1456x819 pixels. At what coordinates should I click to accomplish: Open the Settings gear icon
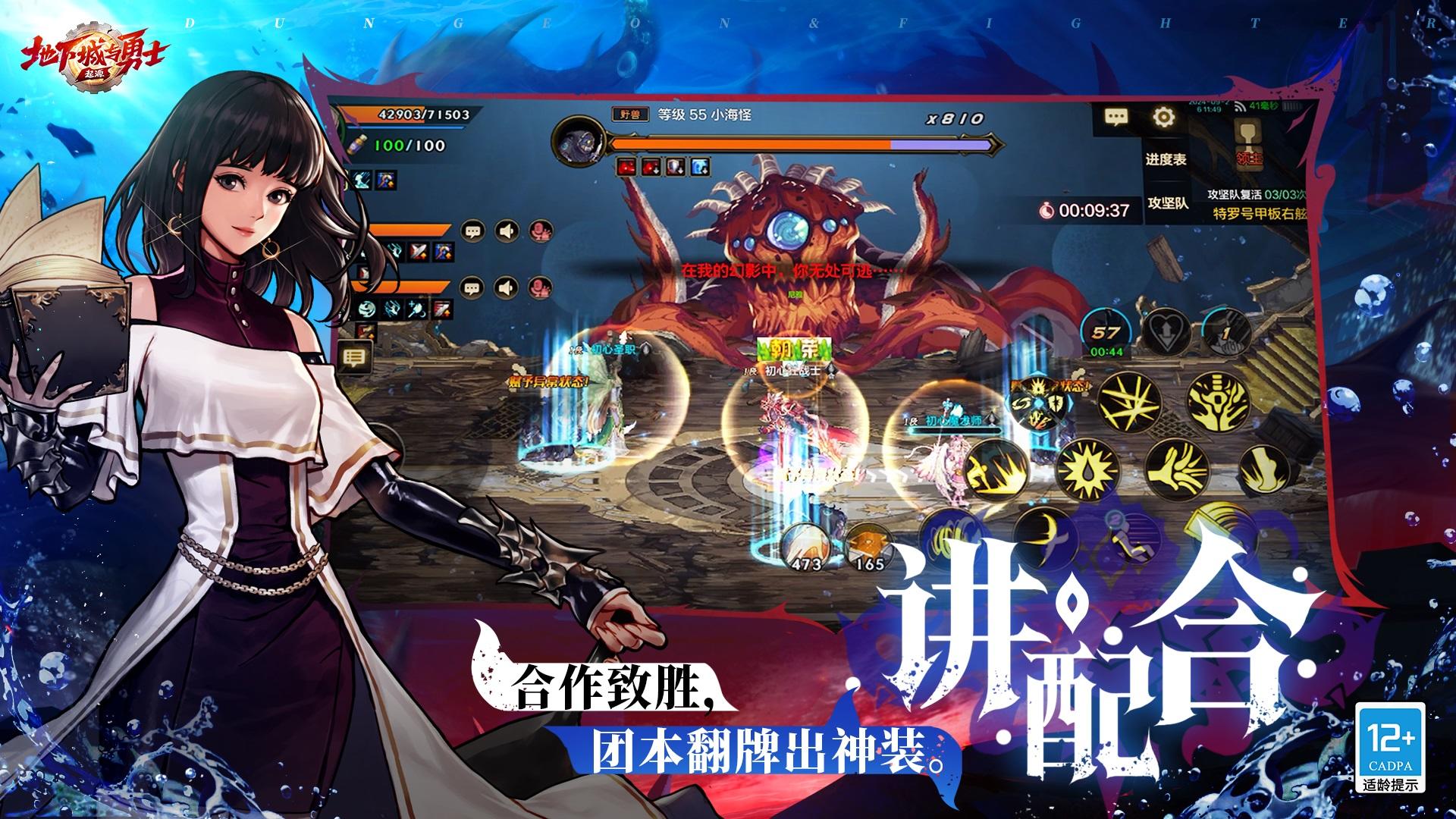coord(1163,118)
